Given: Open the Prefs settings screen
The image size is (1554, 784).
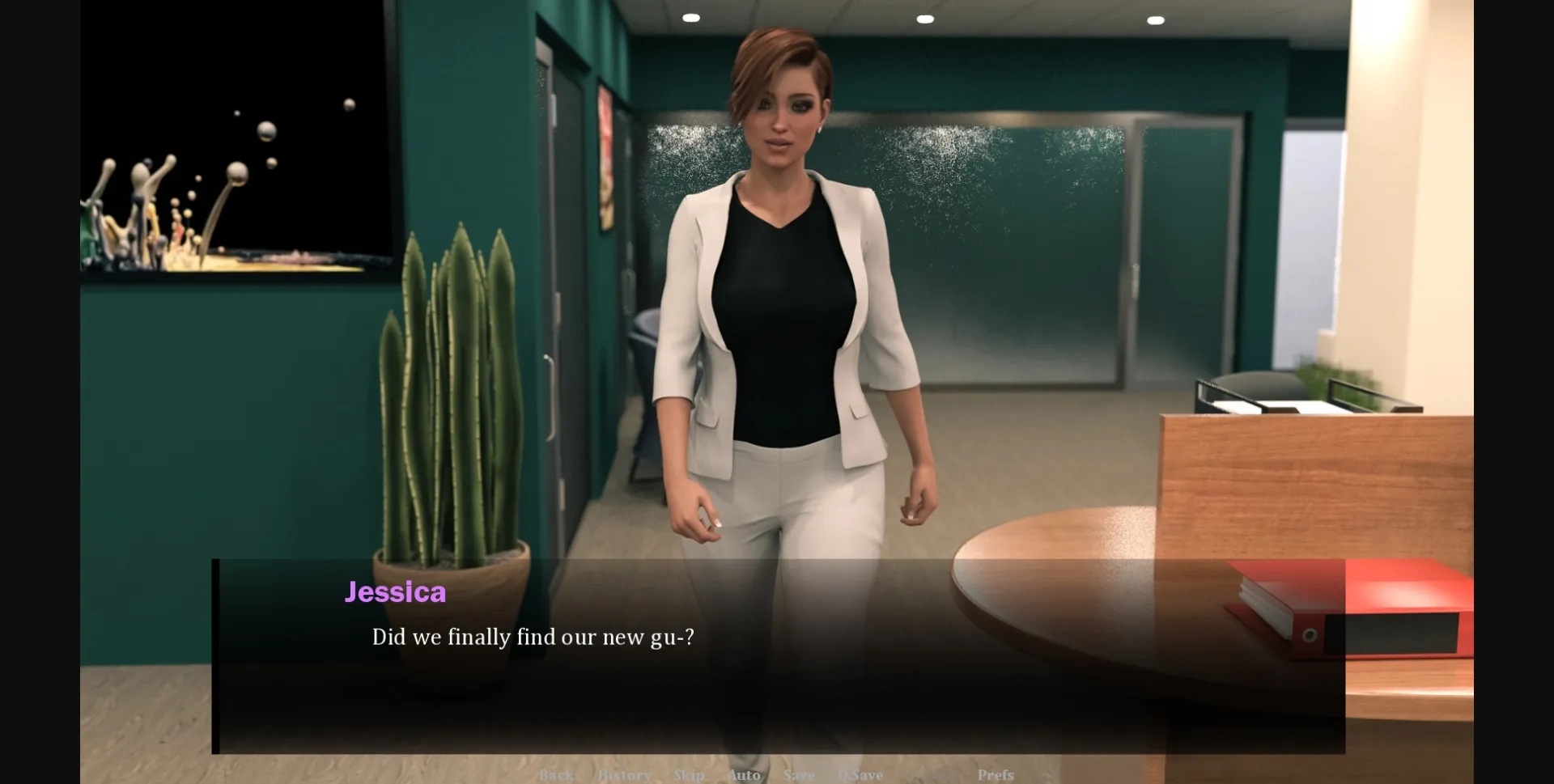Looking at the screenshot, I should [996, 775].
